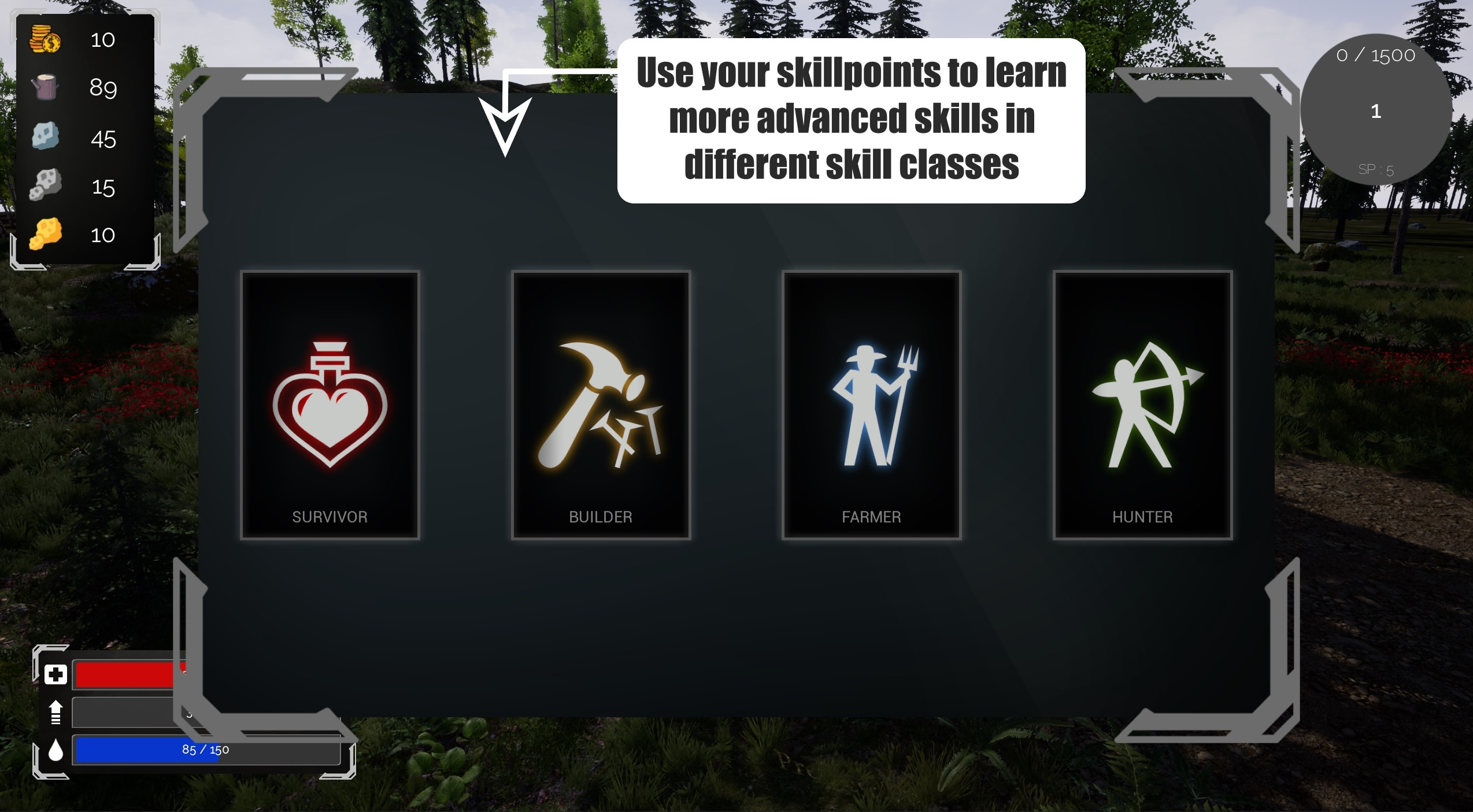This screenshot has height=812, width=1473.
Task: Click the water droplet thirst icon
Action: 55,751
